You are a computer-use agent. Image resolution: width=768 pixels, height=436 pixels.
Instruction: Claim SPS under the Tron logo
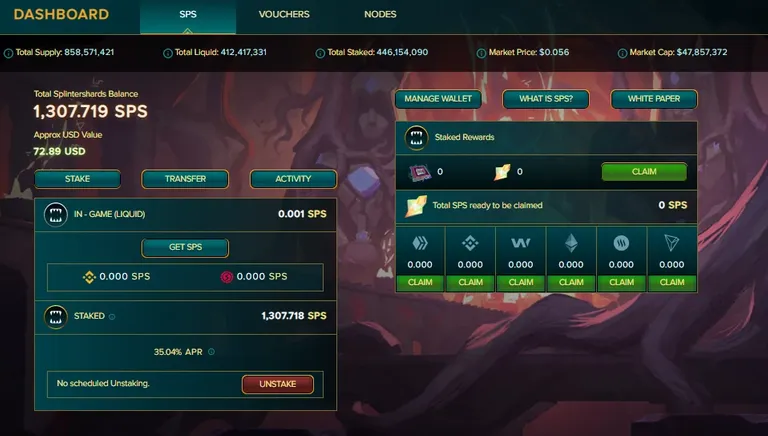click(671, 283)
